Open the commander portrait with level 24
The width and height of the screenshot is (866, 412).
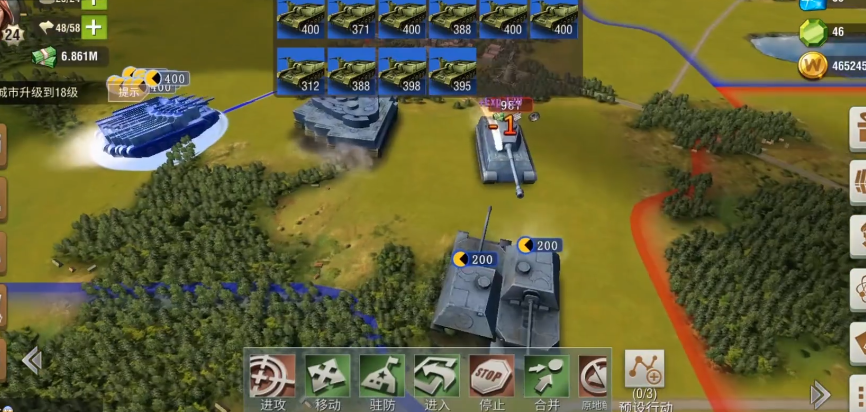click(x=12, y=20)
